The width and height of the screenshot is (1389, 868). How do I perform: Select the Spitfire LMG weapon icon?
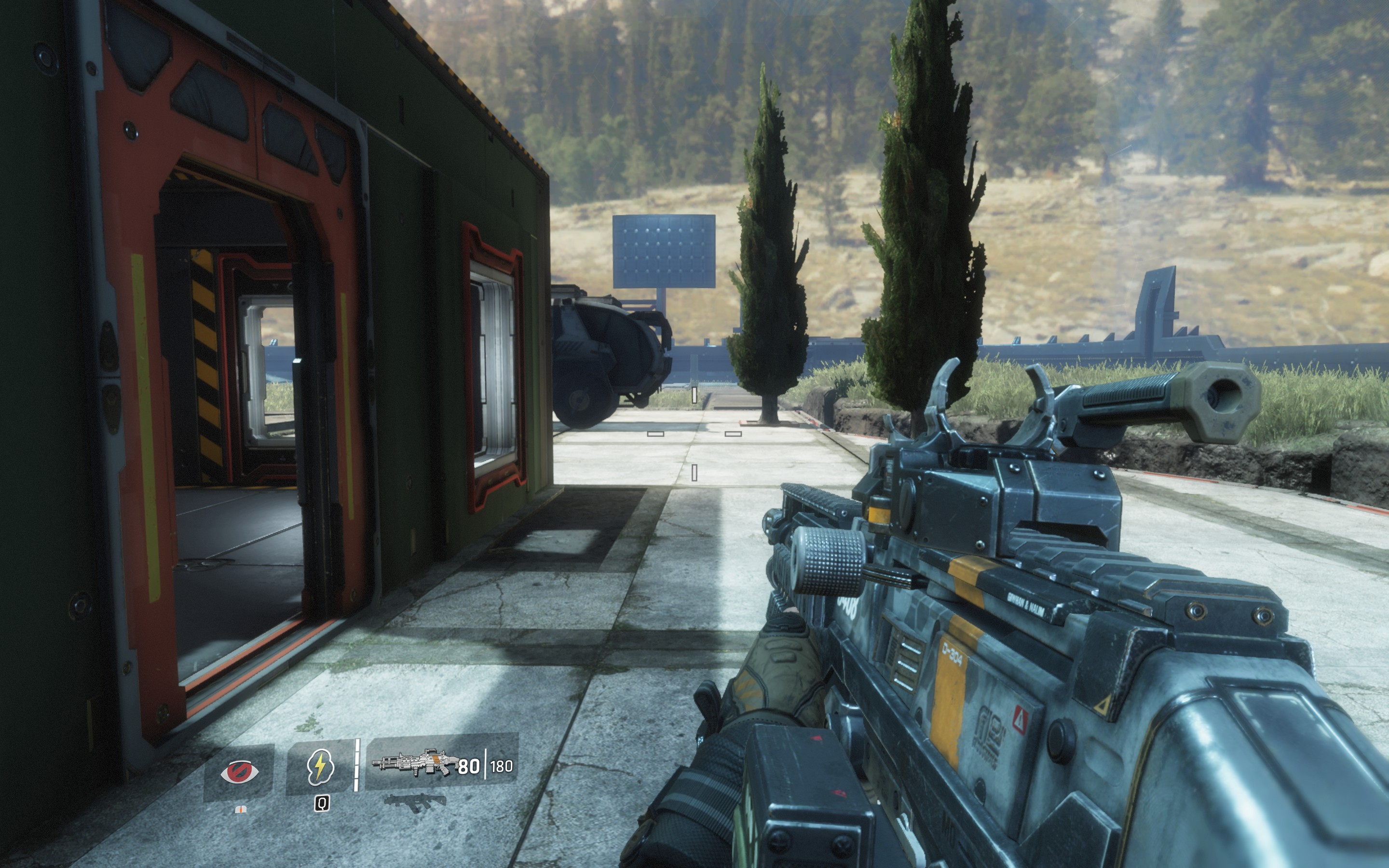[x=414, y=763]
